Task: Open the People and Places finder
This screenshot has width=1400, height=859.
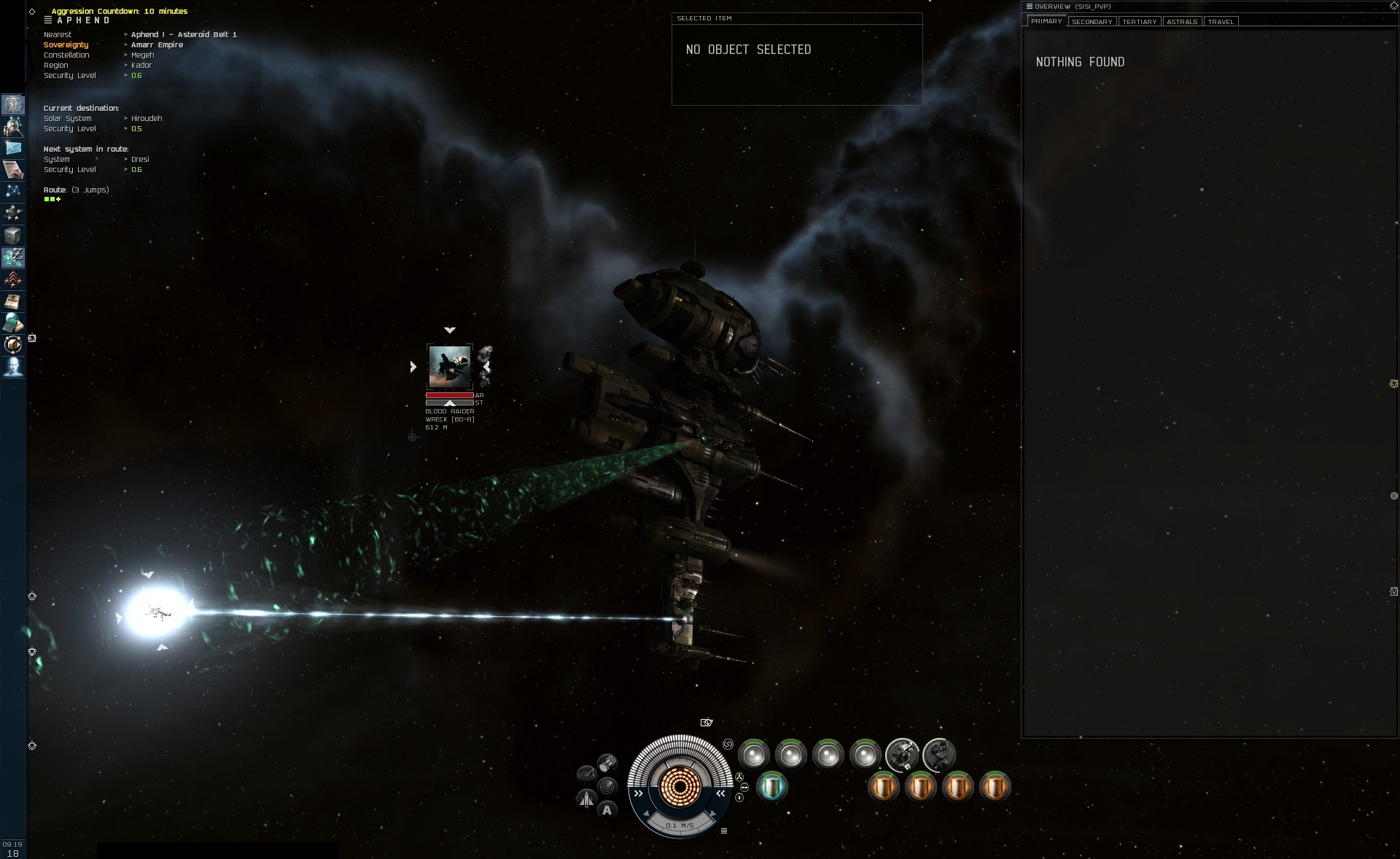Action: [13, 127]
